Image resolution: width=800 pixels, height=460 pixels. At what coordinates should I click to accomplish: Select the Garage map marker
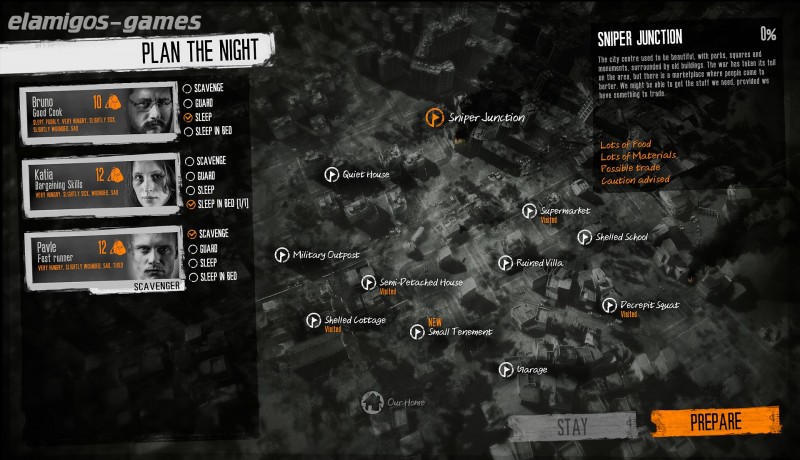(506, 370)
